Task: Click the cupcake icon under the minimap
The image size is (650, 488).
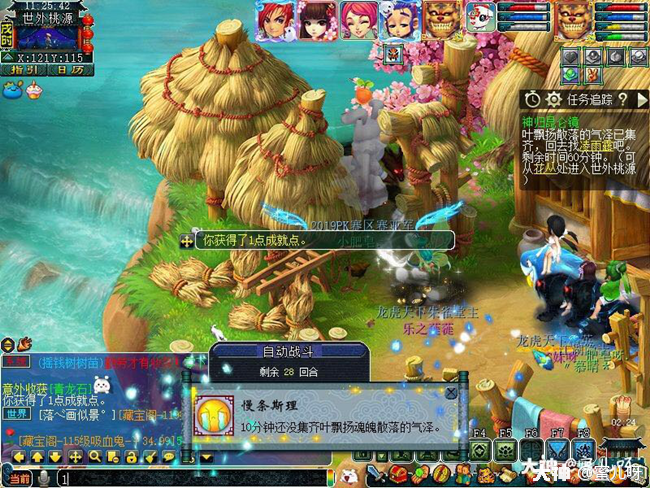Action: tap(34, 89)
